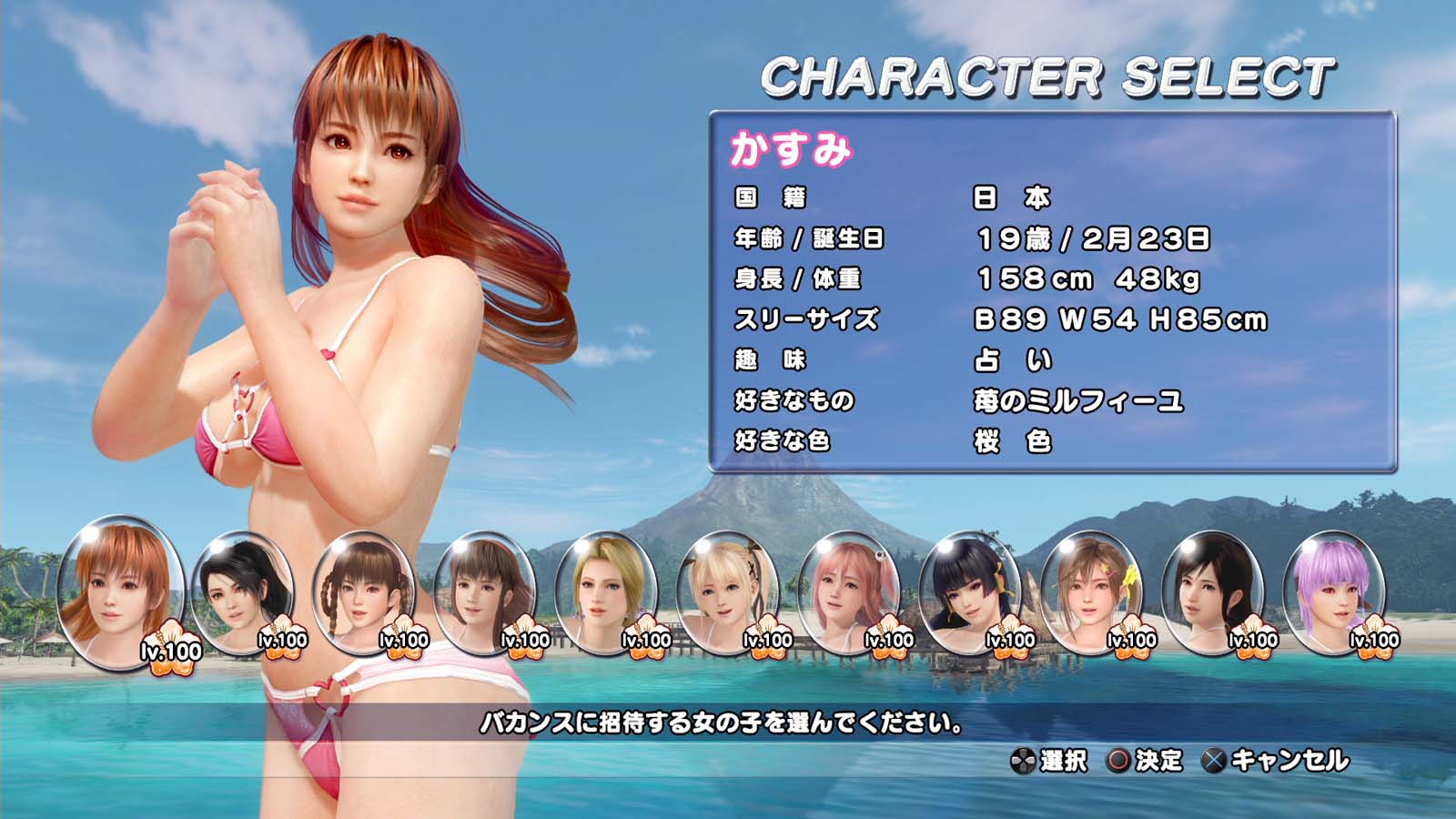Pick the pink-haired Honoka portrait
Image resolution: width=1456 pixels, height=819 pixels.
pyautogui.click(x=848, y=591)
